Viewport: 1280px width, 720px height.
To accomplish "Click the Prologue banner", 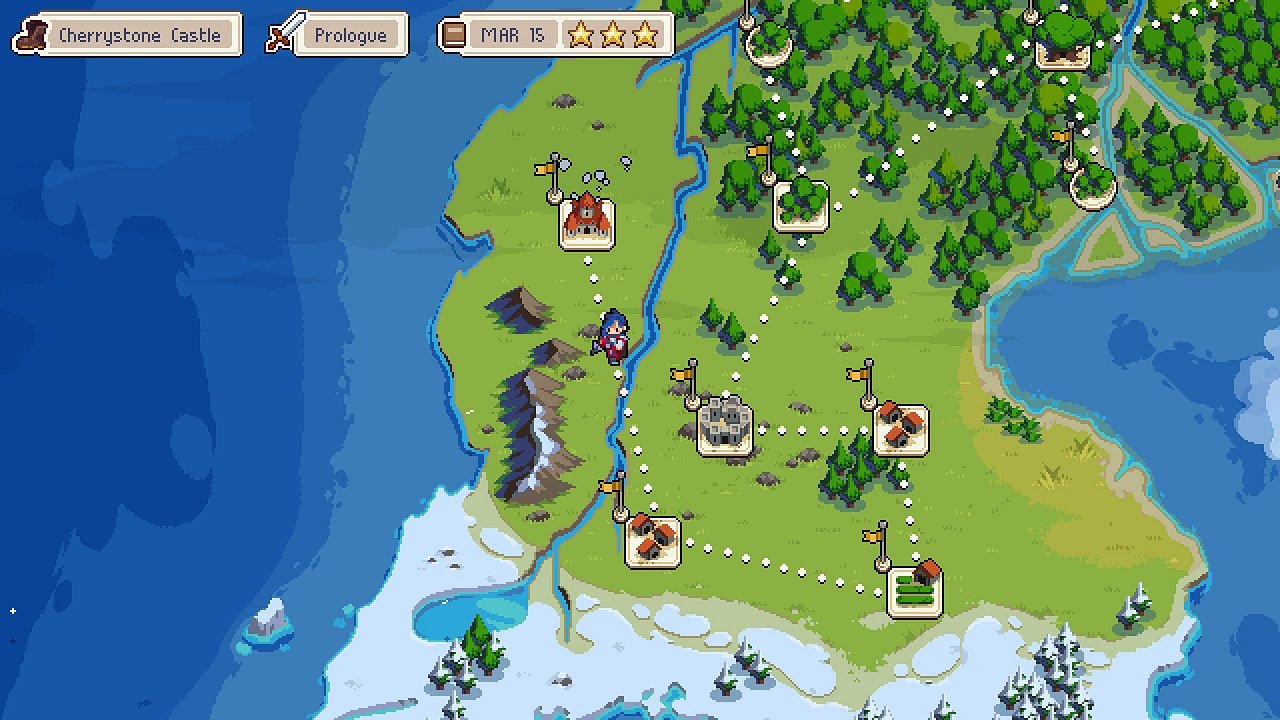I will coord(349,34).
